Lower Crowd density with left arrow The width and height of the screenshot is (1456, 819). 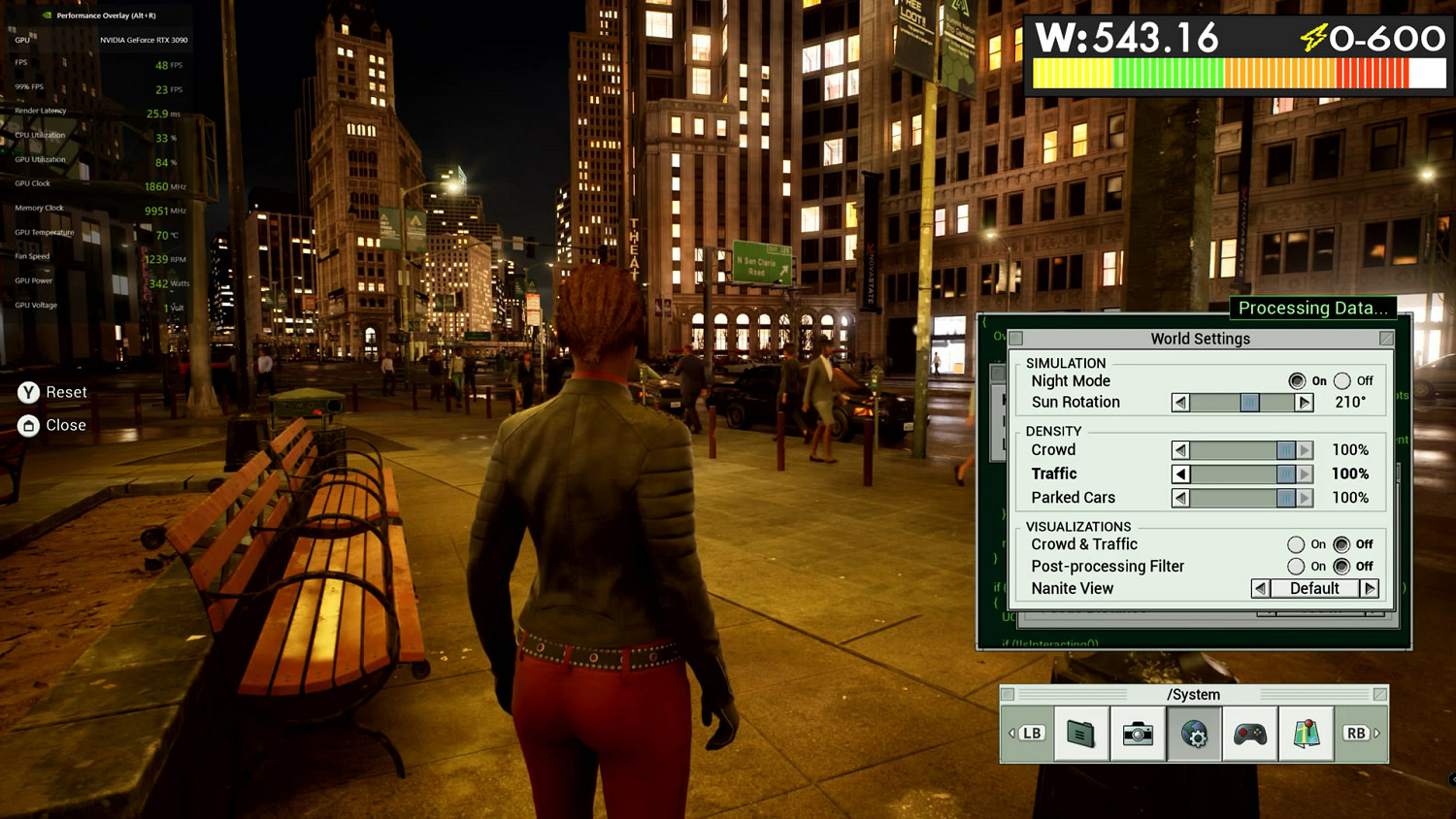click(1180, 450)
